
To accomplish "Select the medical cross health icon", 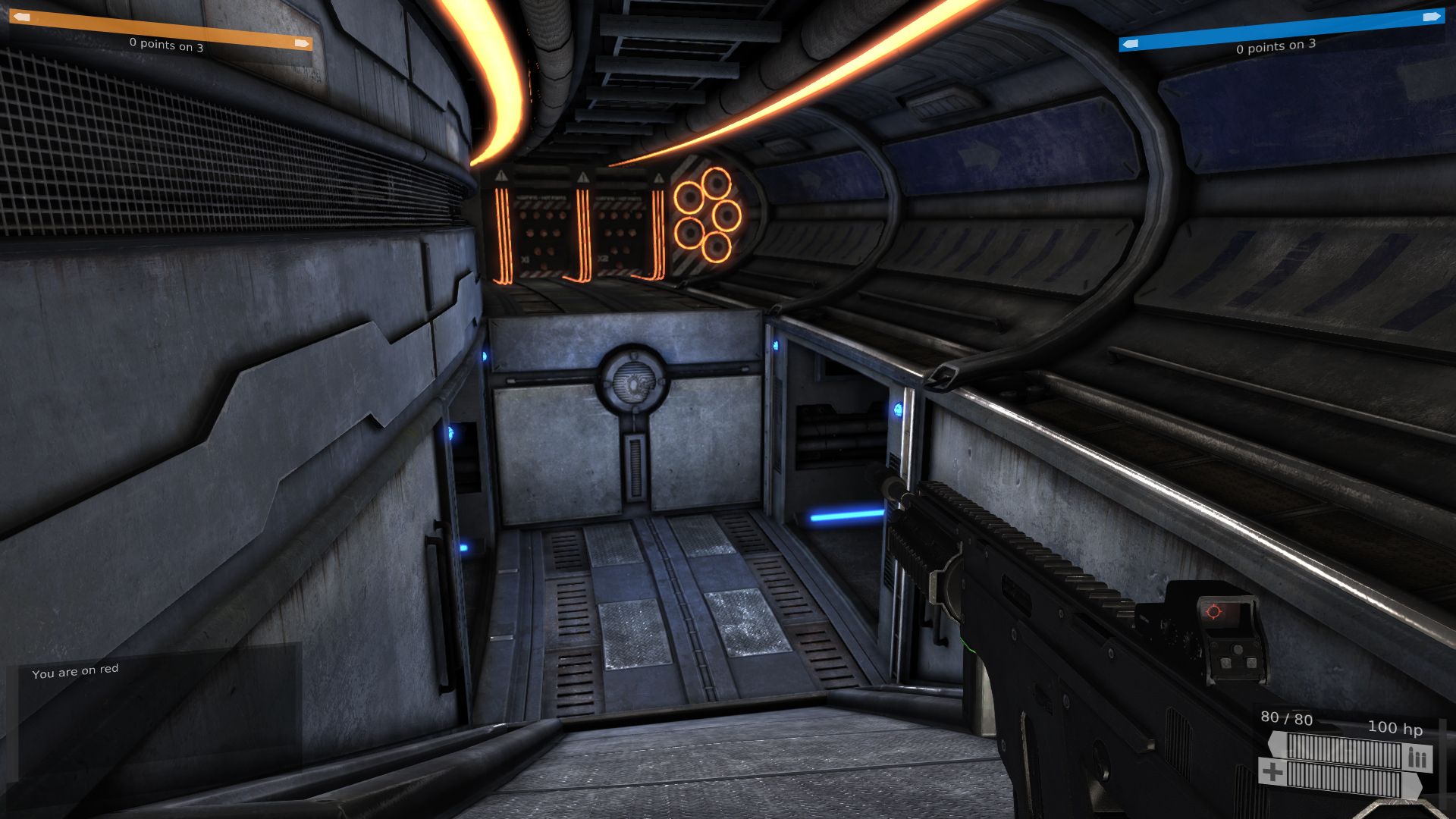I will pyautogui.click(x=1272, y=773).
